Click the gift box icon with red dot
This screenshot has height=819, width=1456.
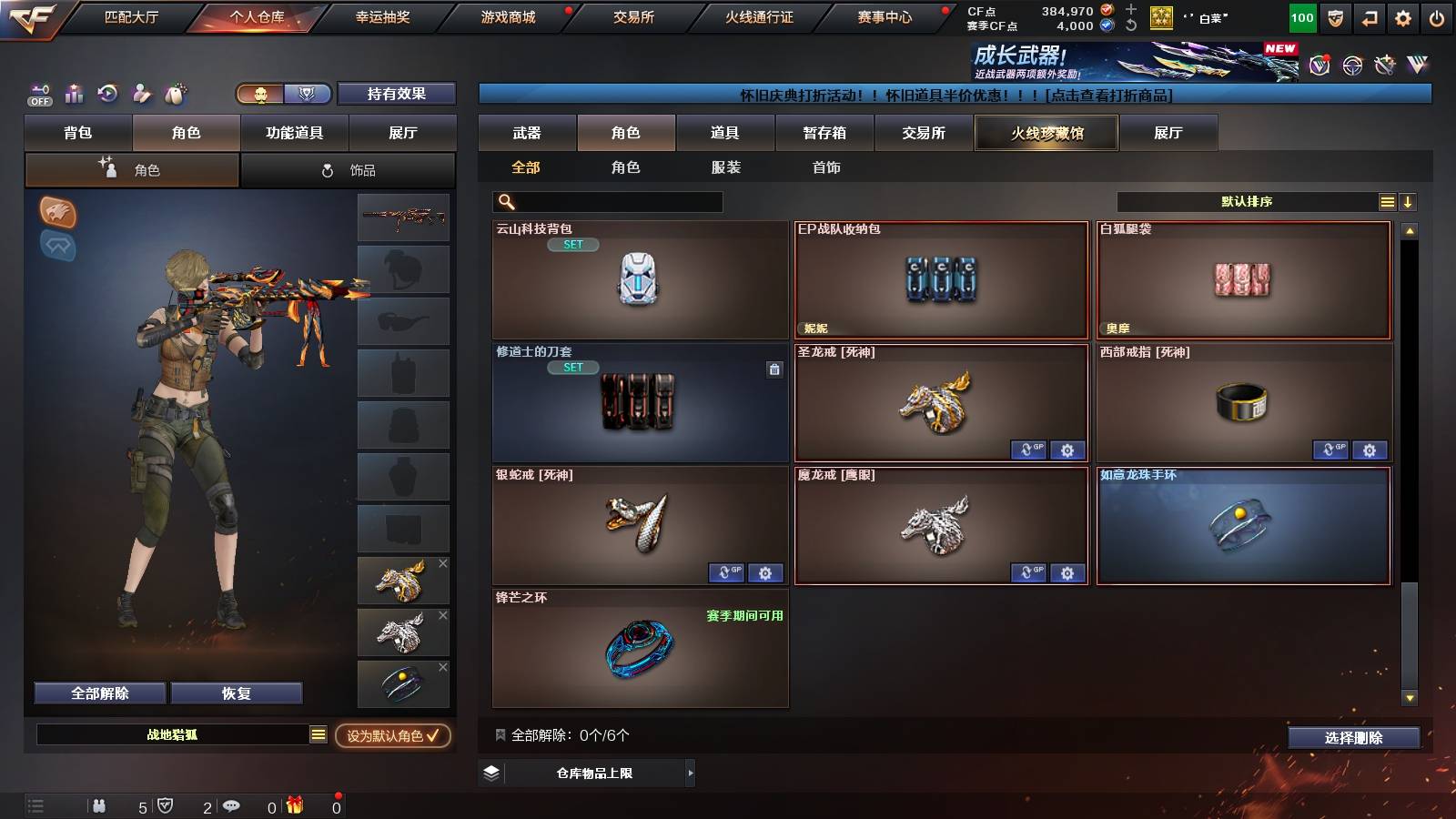coord(293,805)
